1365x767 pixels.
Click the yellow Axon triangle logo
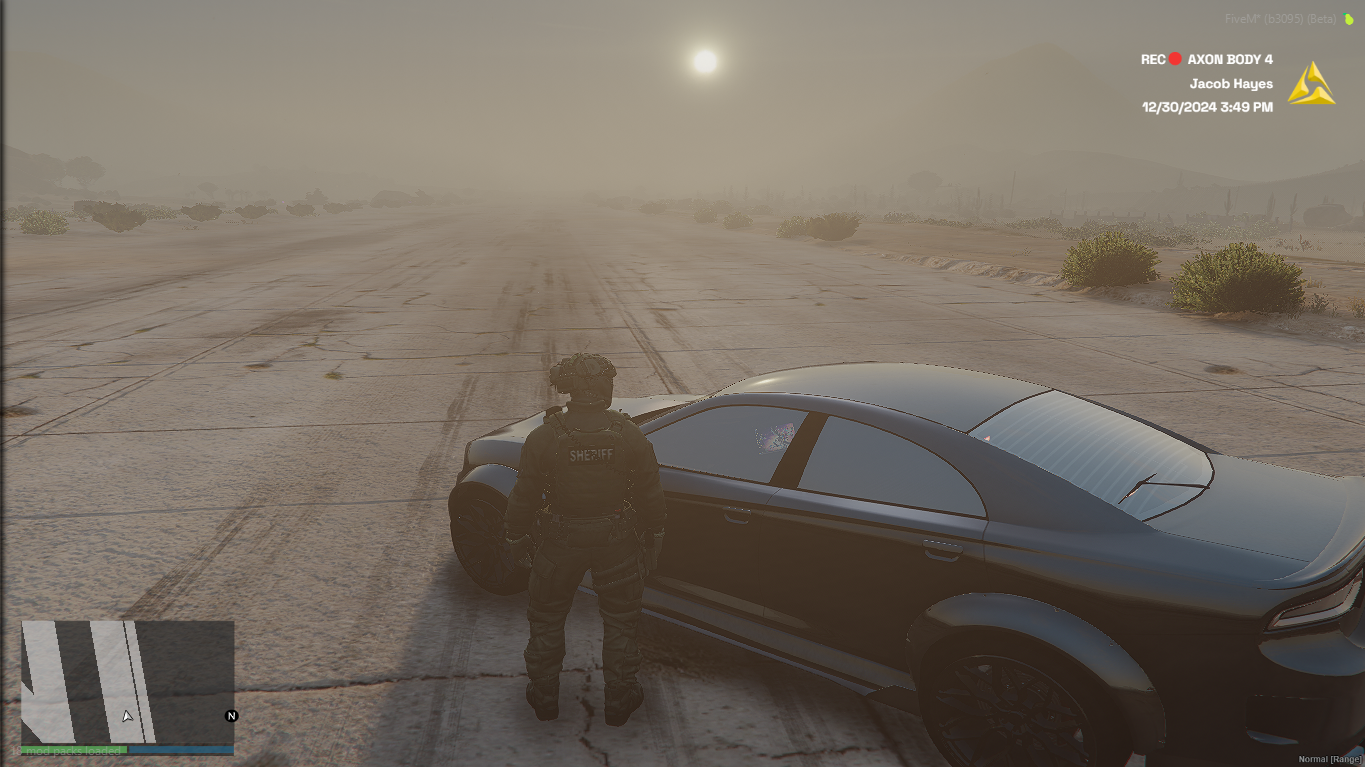click(x=1310, y=85)
